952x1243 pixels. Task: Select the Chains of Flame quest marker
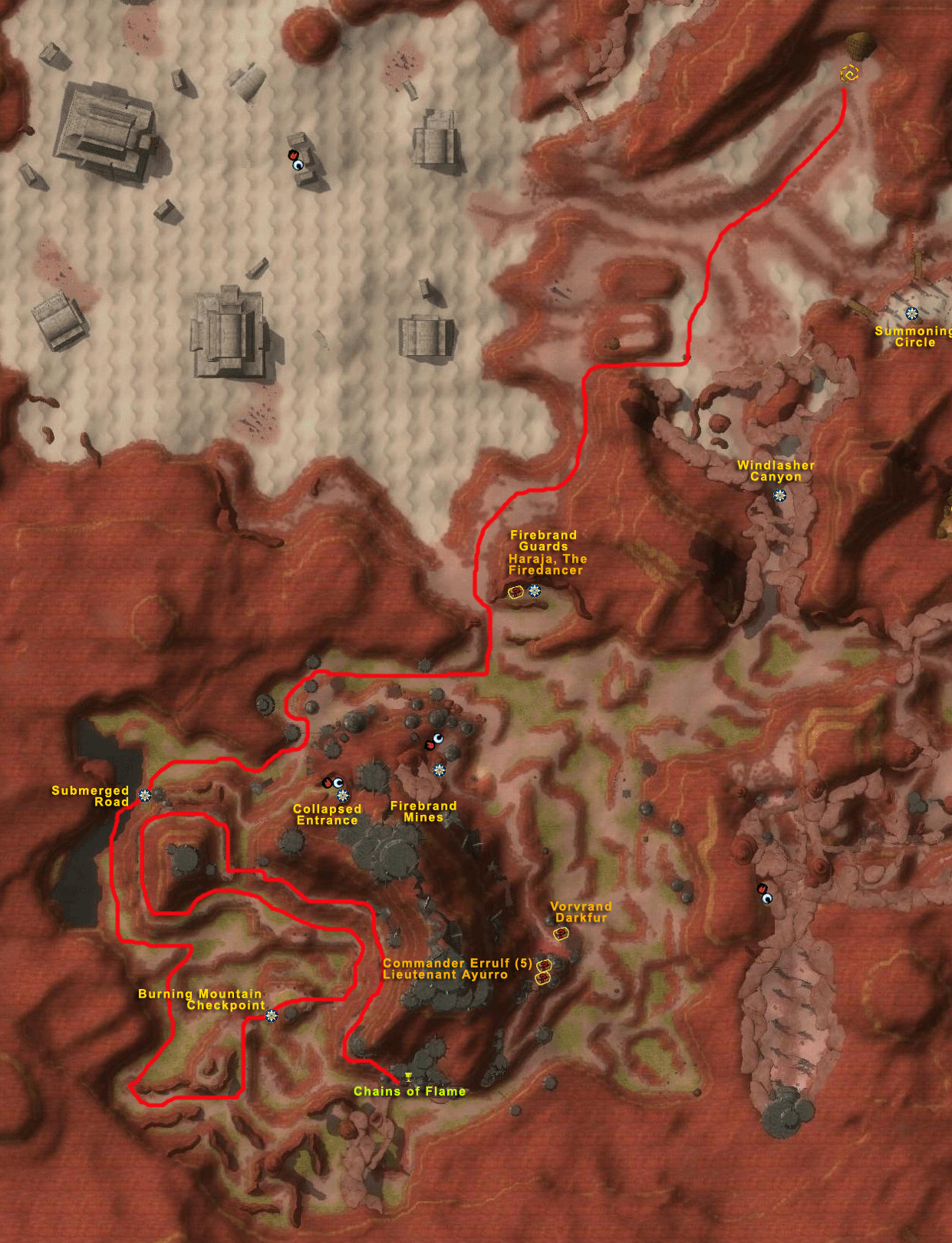tap(408, 1077)
